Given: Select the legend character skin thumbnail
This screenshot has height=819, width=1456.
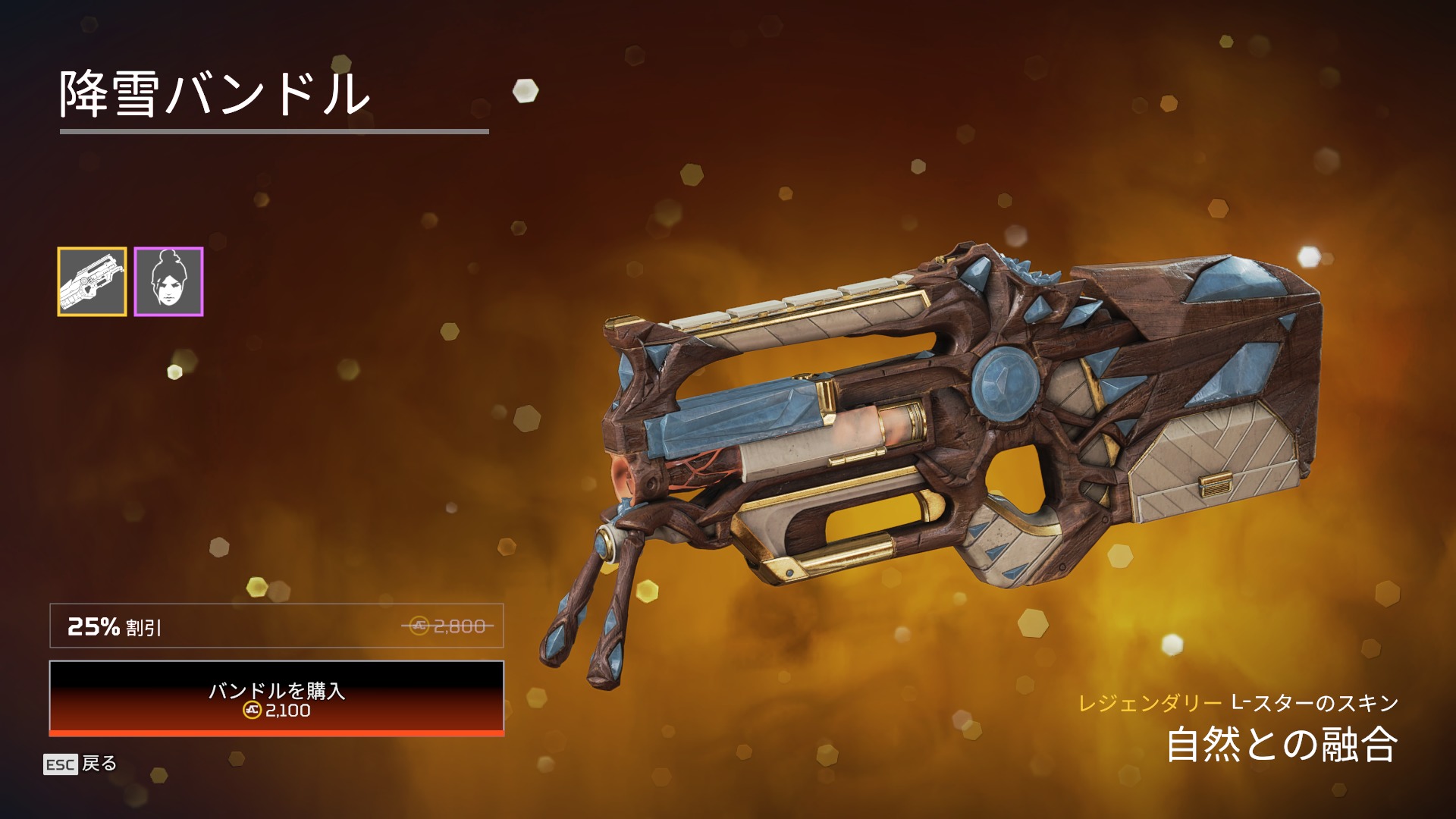Looking at the screenshot, I should [168, 281].
